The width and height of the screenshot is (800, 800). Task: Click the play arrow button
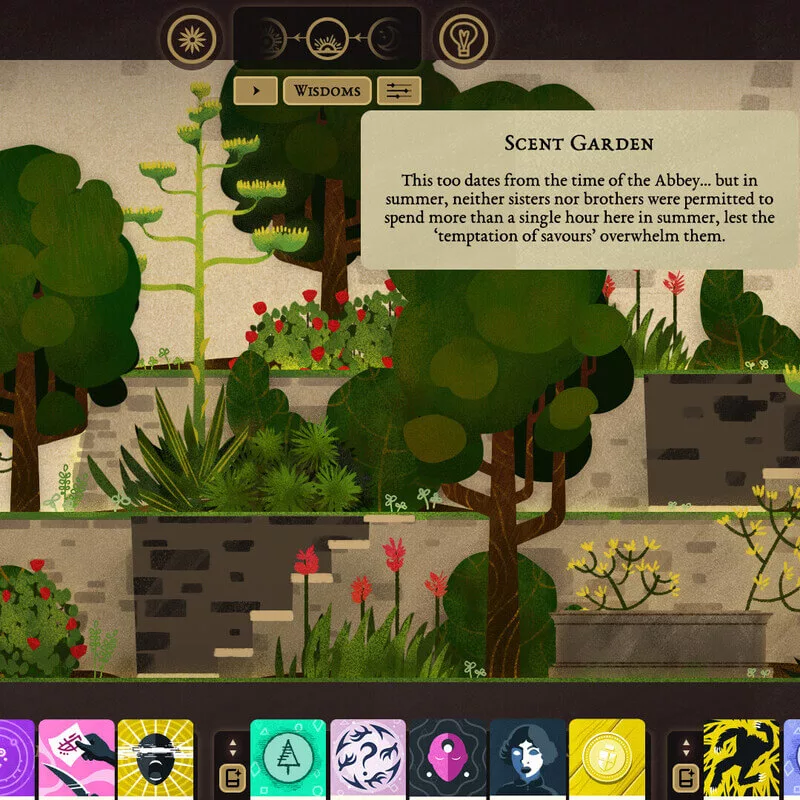256,91
